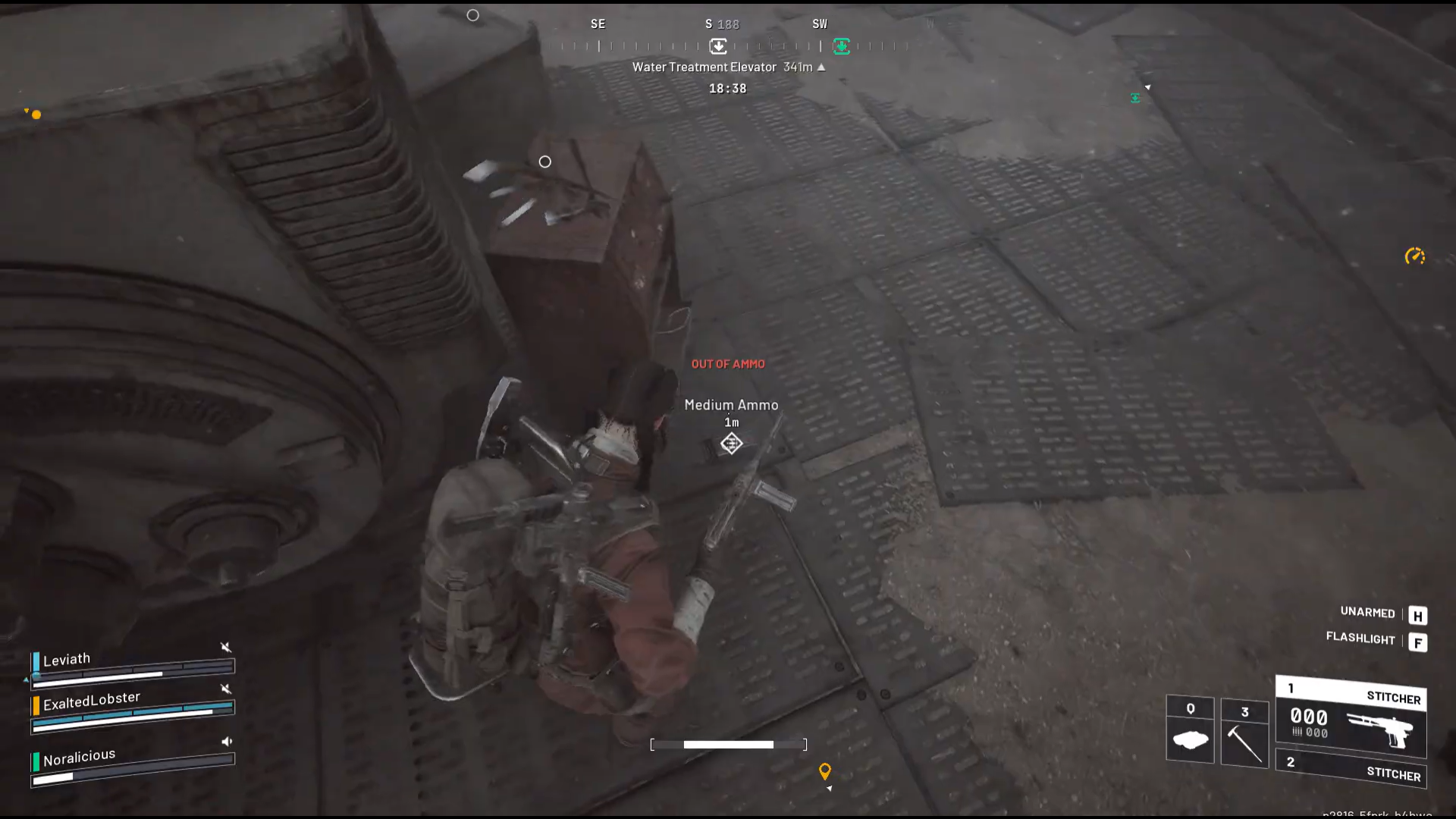Click the green extraction icon near top right
1456x819 pixels.
(x=1134, y=98)
